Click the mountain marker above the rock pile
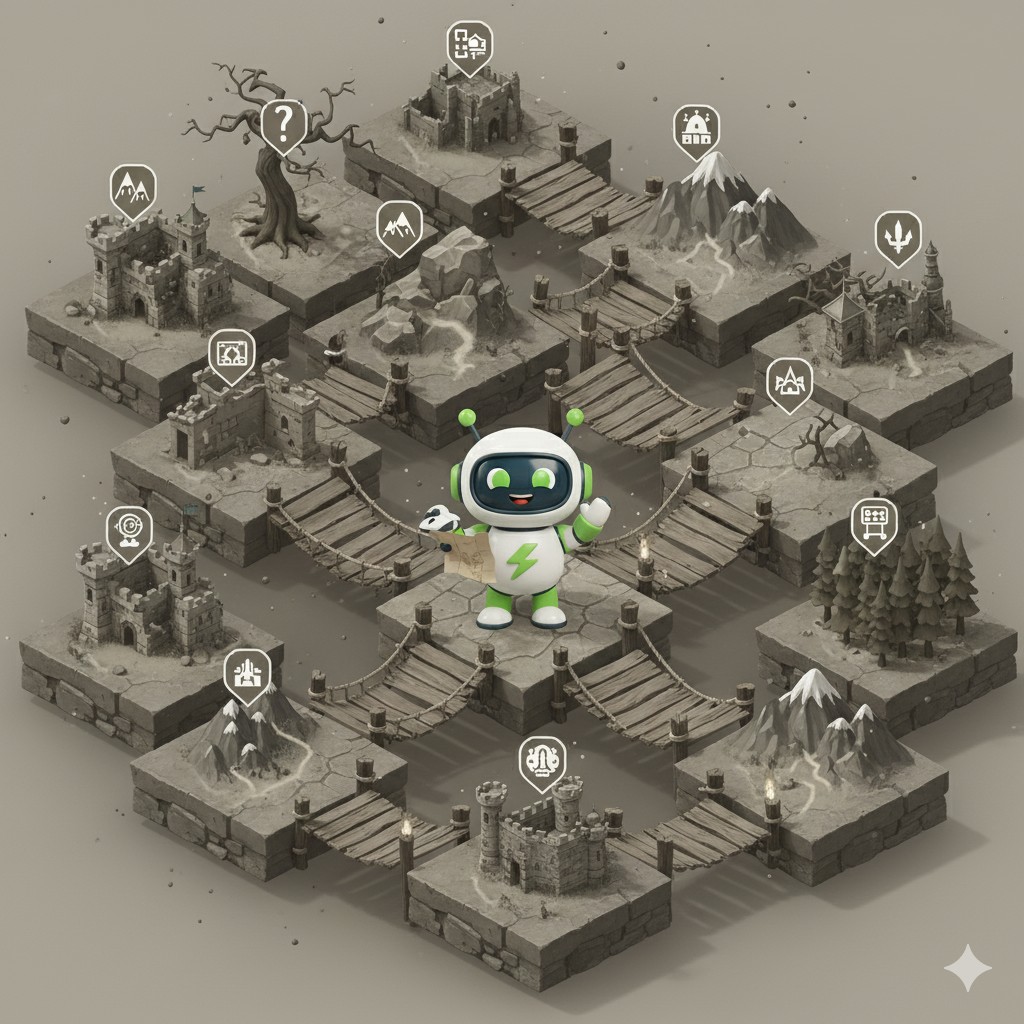 pyautogui.click(x=399, y=224)
